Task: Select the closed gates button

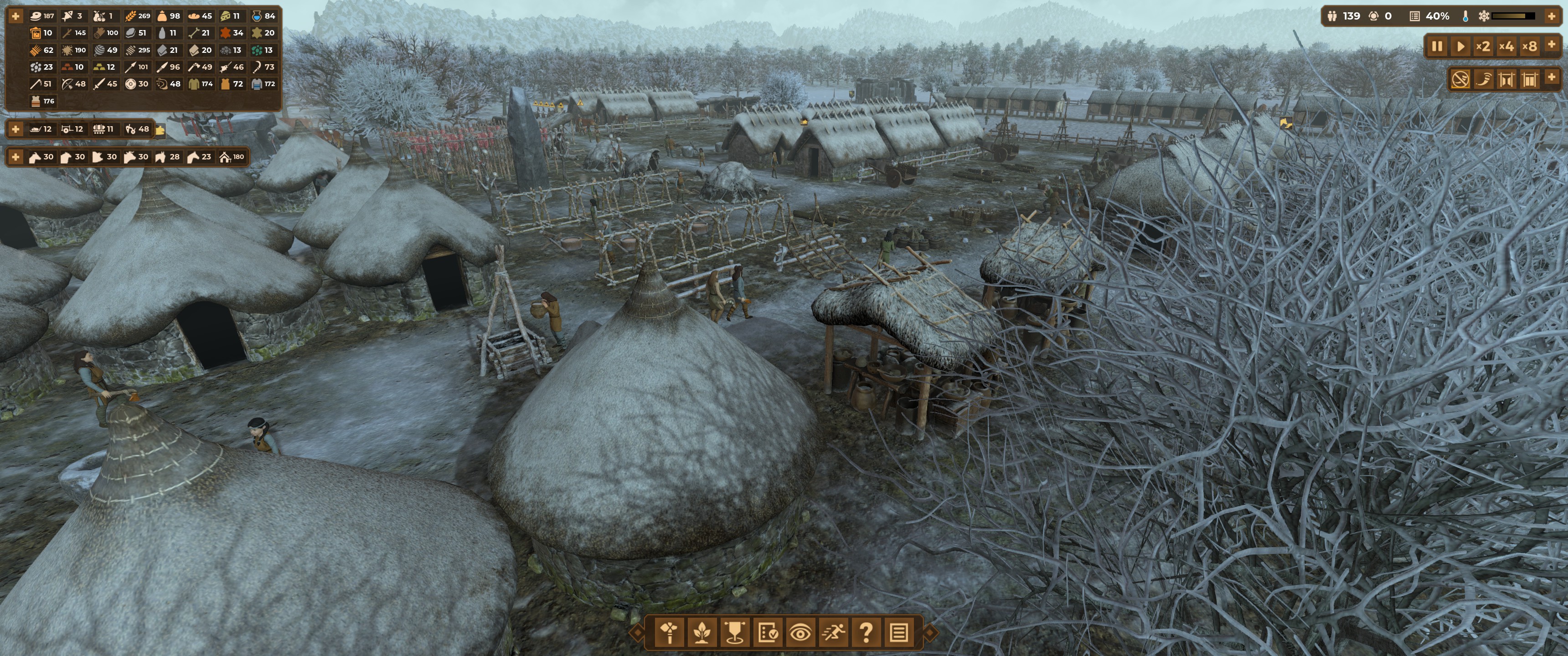Action: coord(1530,79)
